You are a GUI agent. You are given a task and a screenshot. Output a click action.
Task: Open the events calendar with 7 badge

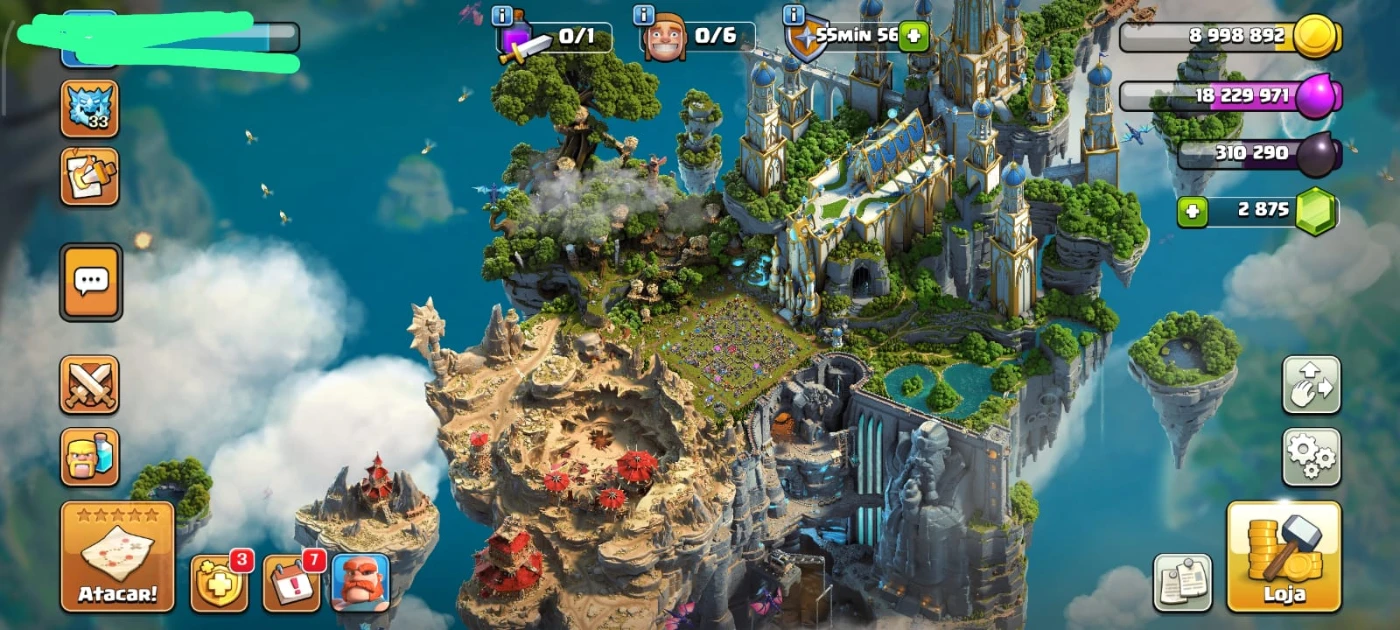point(292,582)
